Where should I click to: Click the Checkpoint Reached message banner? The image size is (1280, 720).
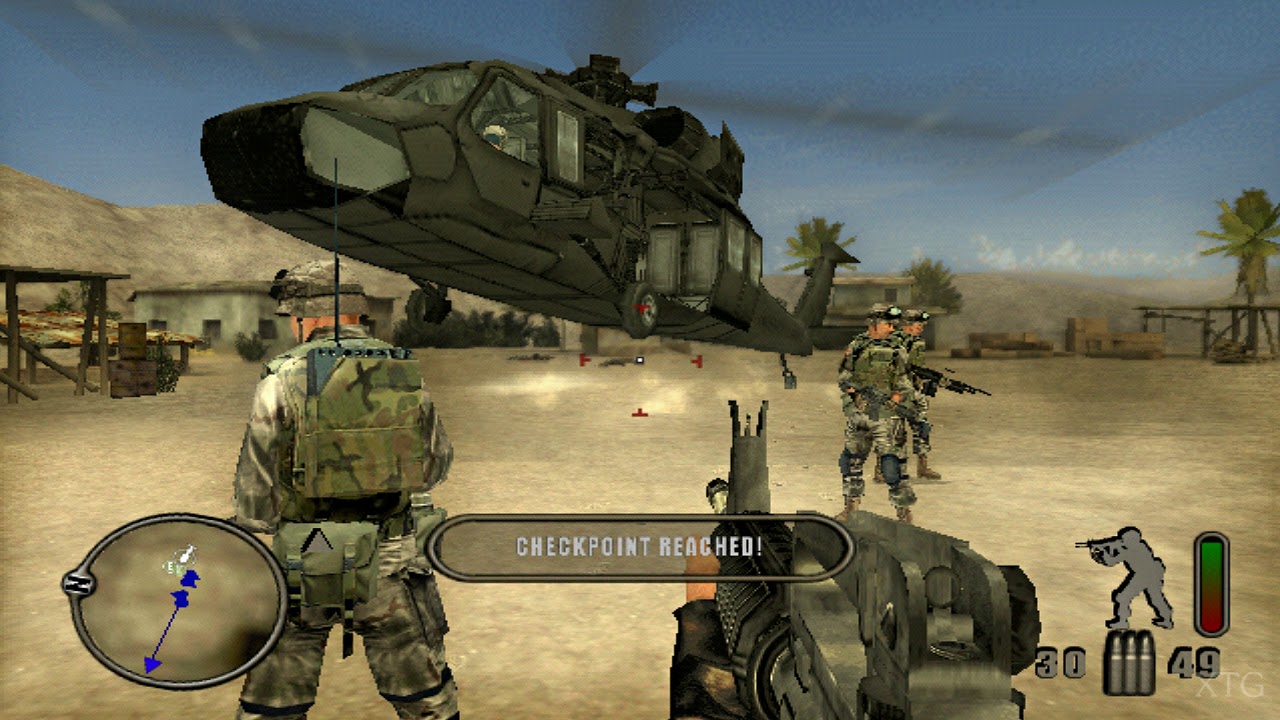tap(638, 547)
